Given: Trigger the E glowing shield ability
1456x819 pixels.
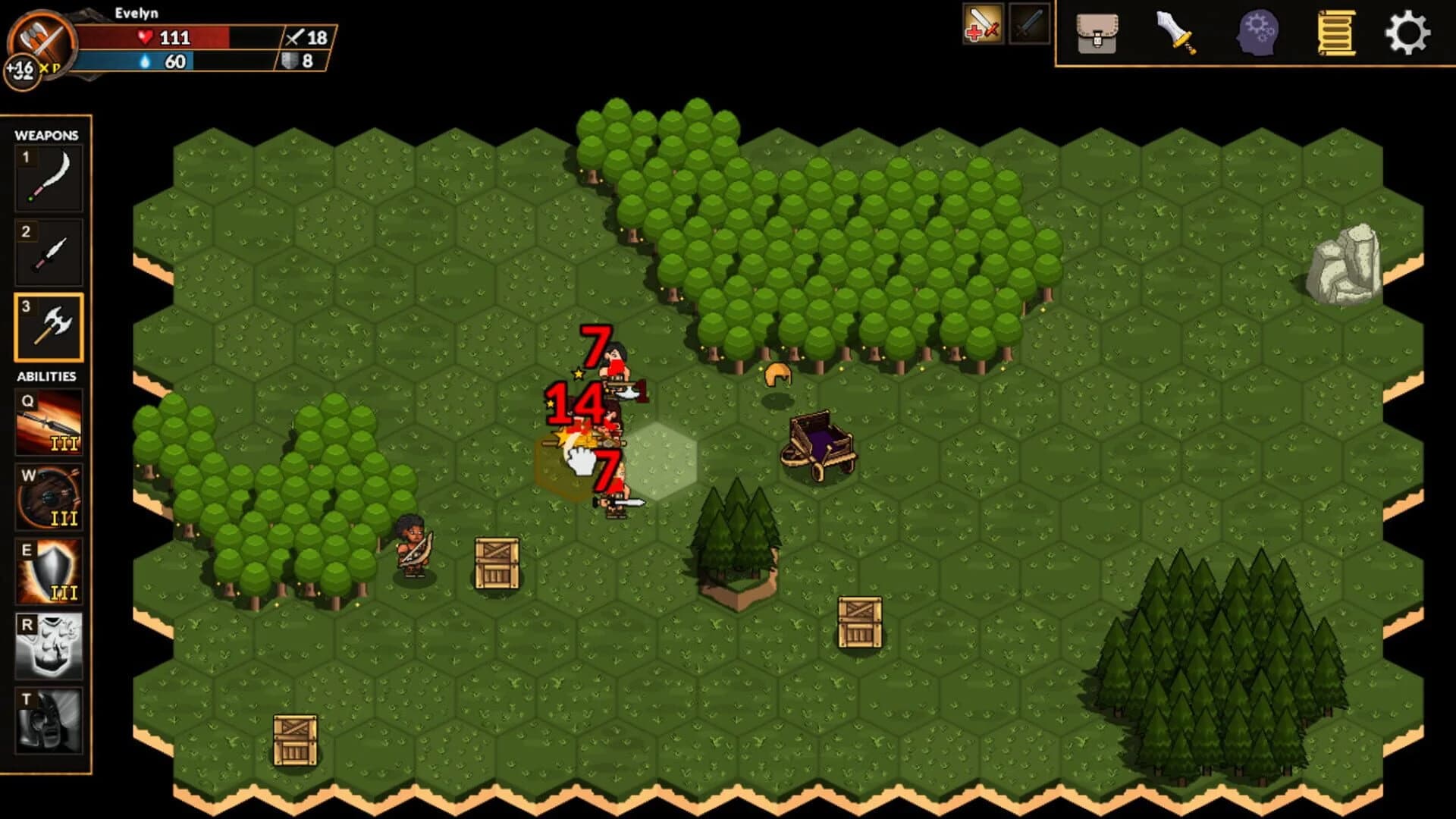Looking at the screenshot, I should 49,571.
